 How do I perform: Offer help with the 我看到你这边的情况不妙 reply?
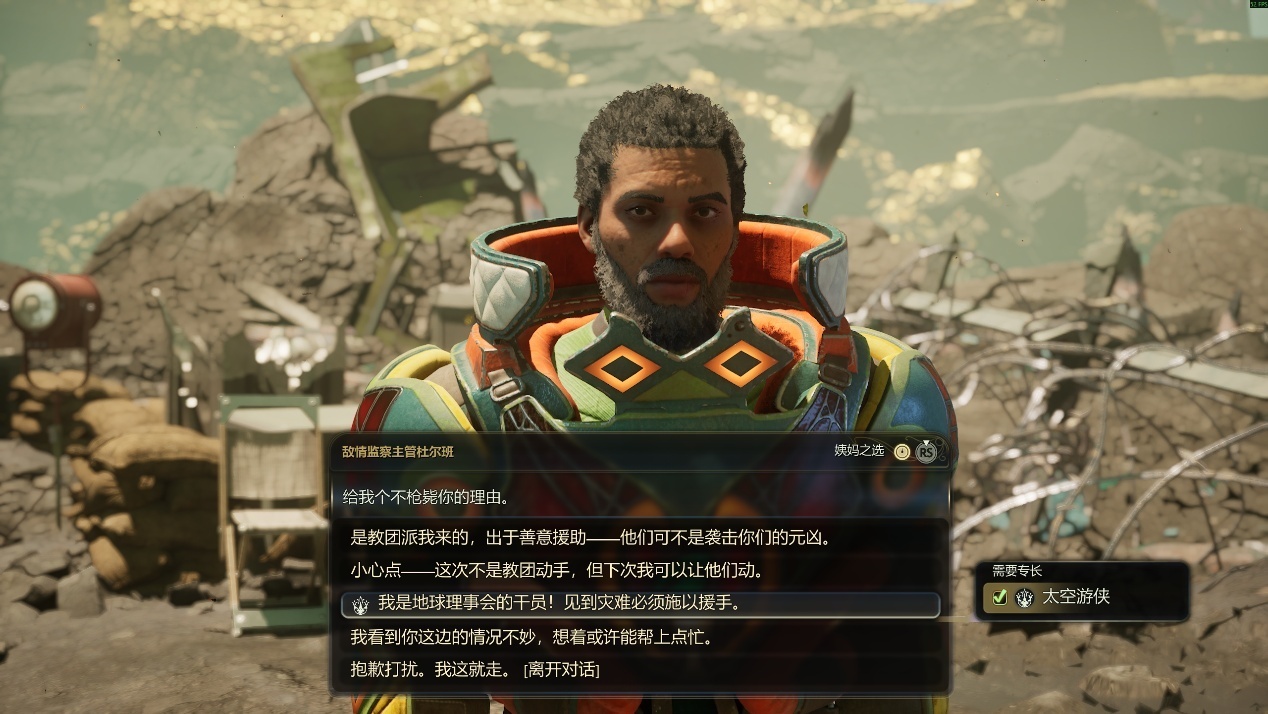(x=531, y=637)
